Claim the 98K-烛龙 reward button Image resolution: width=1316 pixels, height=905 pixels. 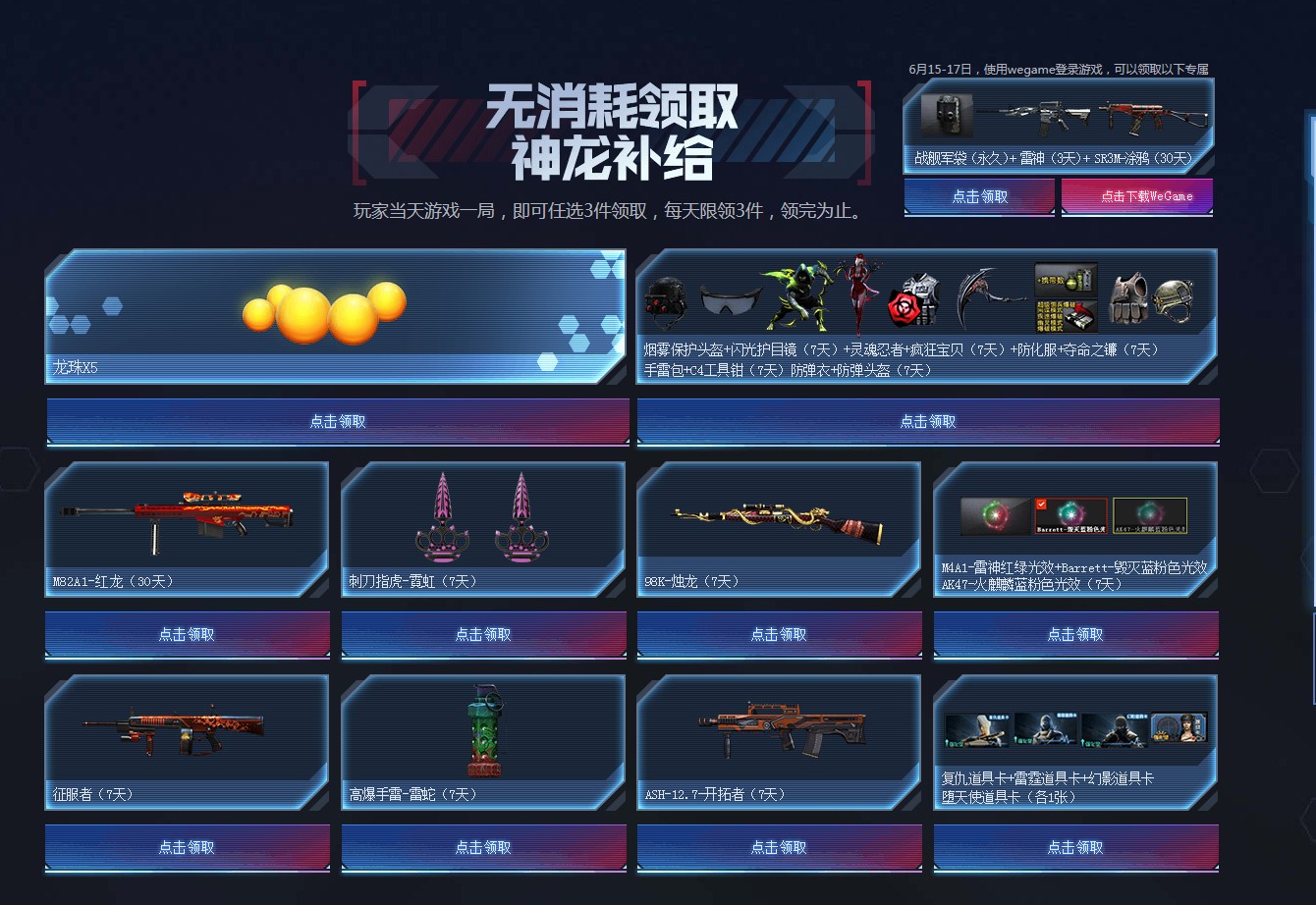(x=779, y=634)
